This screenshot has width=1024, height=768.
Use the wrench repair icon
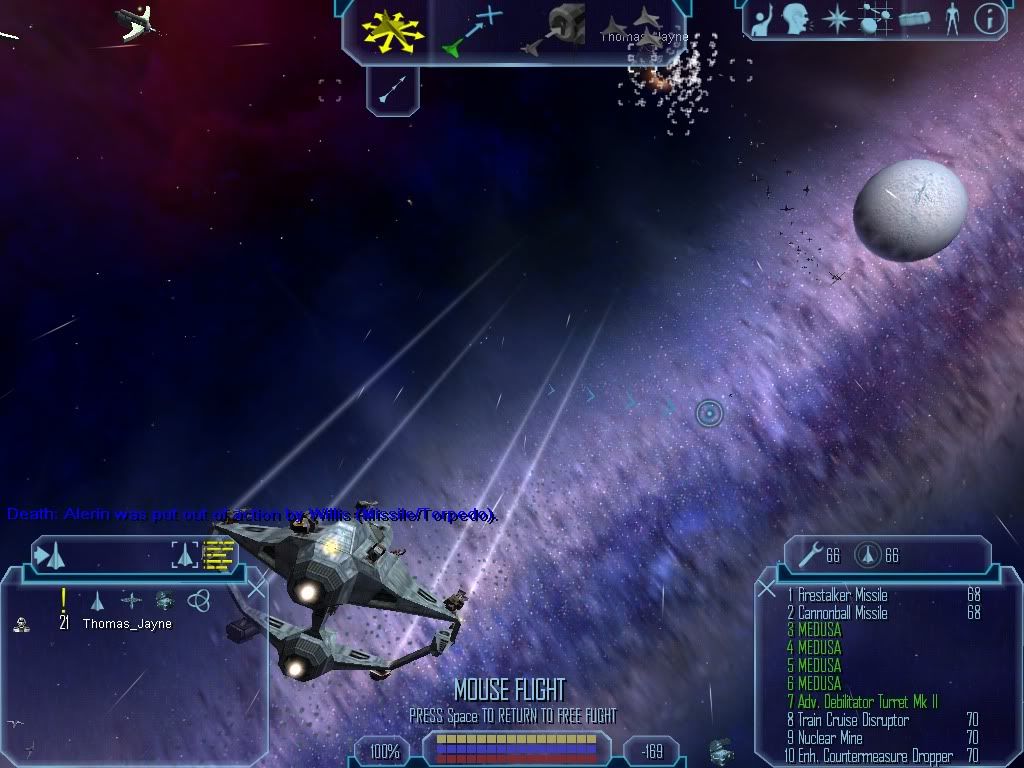(x=811, y=555)
